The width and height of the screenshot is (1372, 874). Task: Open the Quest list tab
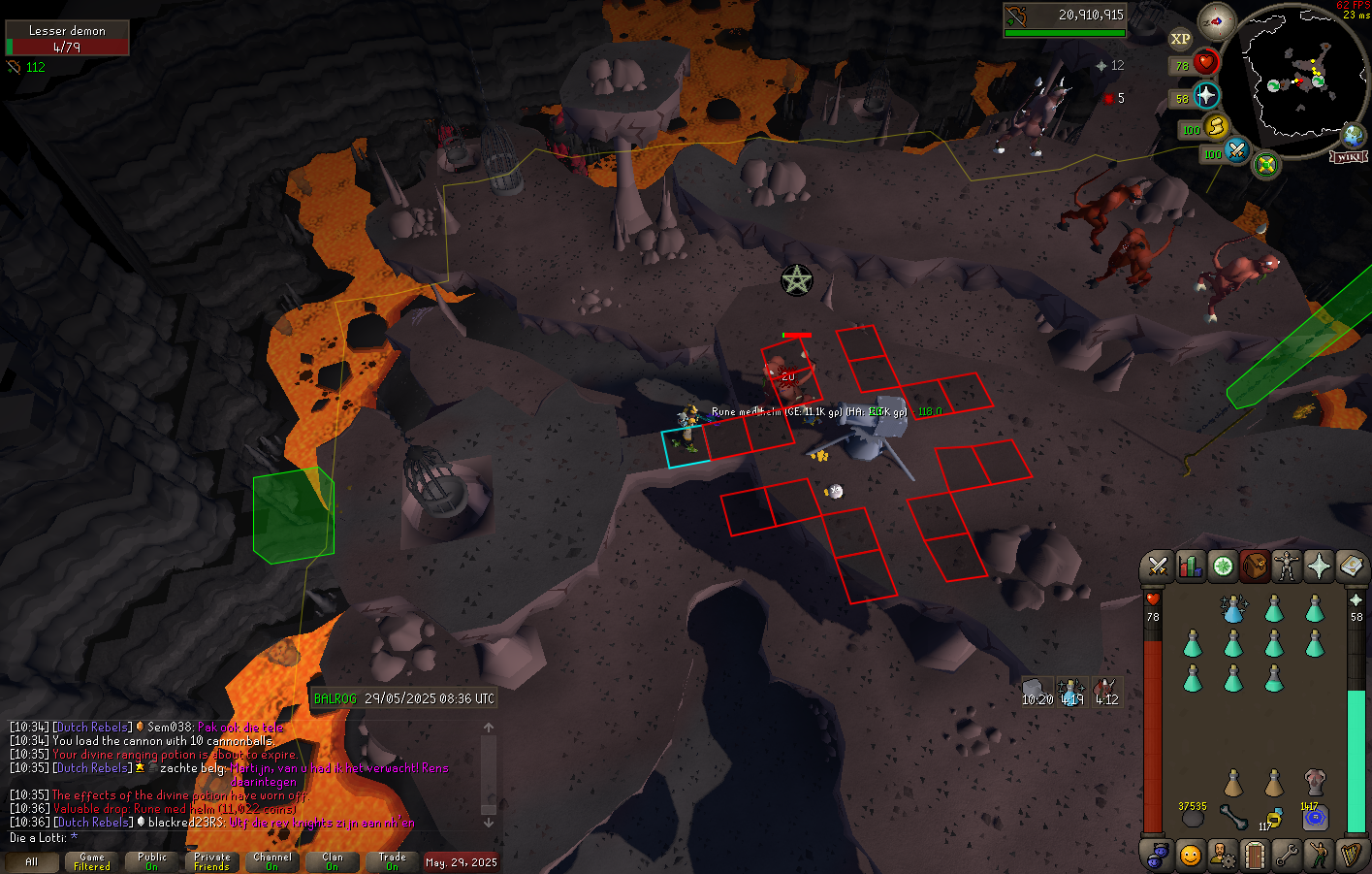1223,566
